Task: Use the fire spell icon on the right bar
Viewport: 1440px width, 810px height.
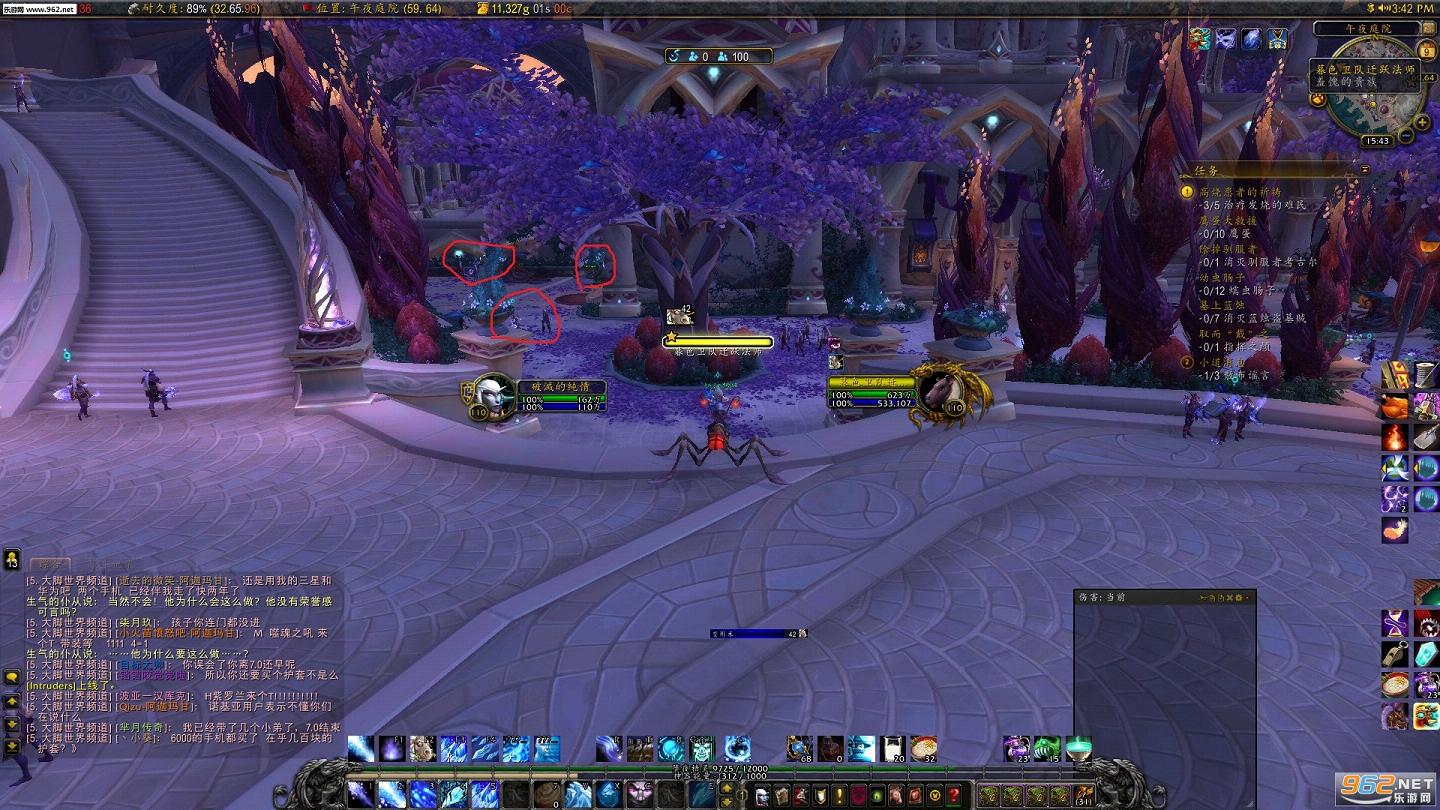Action: (x=1395, y=438)
